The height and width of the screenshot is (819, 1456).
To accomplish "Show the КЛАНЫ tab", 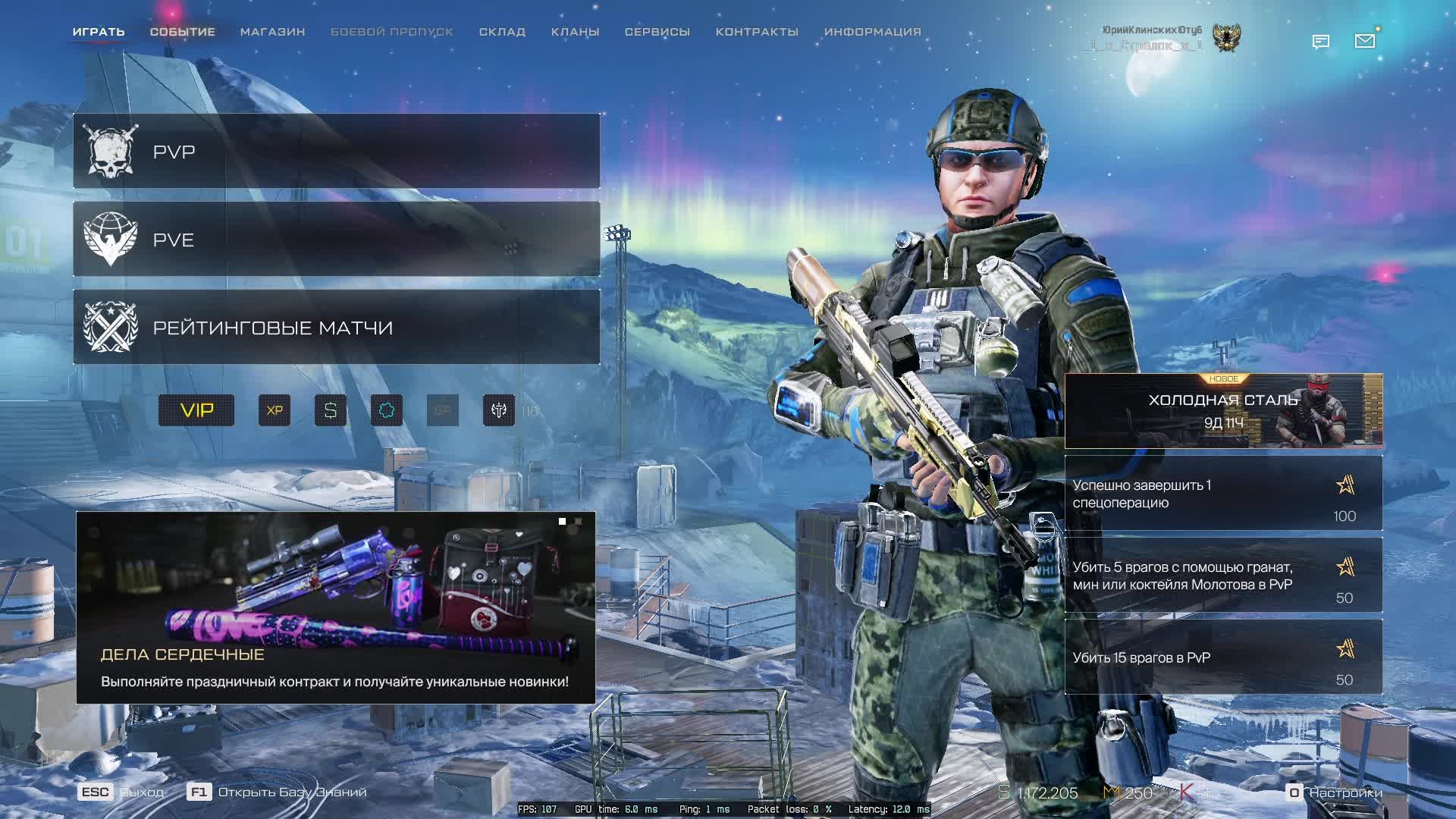I will pyautogui.click(x=575, y=32).
